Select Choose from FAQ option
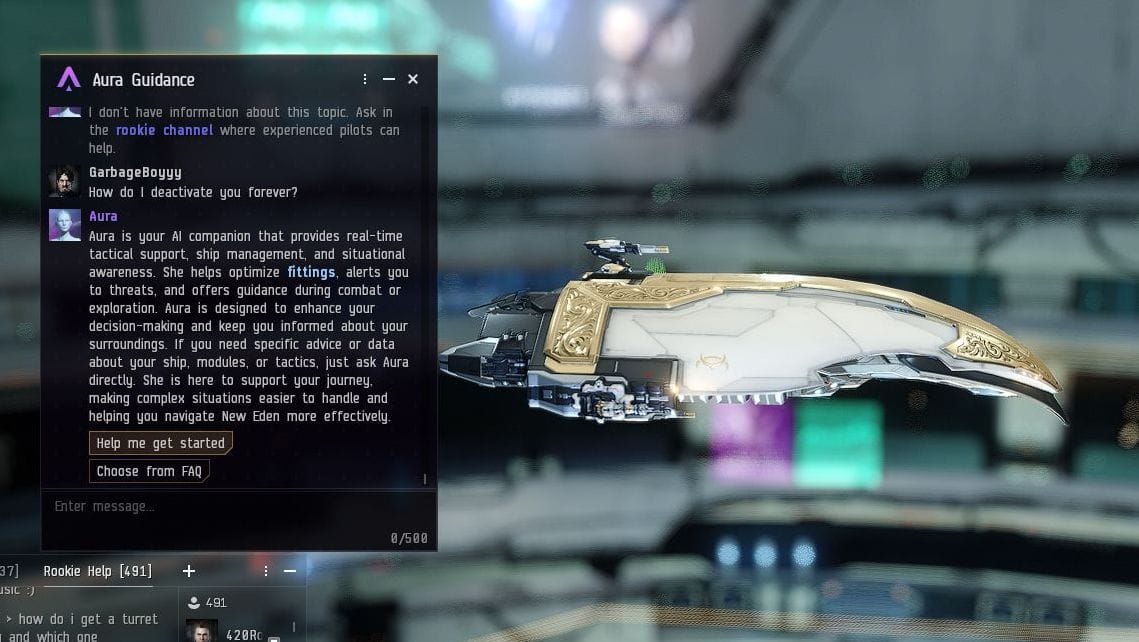Screen dimensions: 1139x642 pyautogui.click(x=149, y=471)
